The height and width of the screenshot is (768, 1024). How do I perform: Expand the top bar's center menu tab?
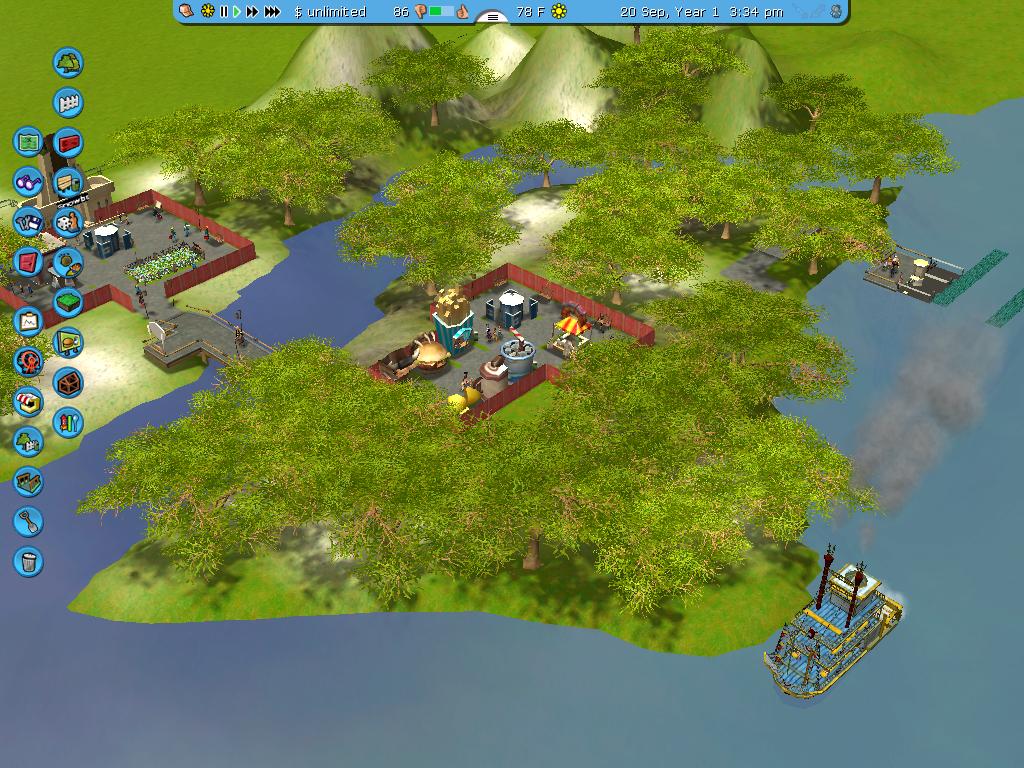(492, 16)
